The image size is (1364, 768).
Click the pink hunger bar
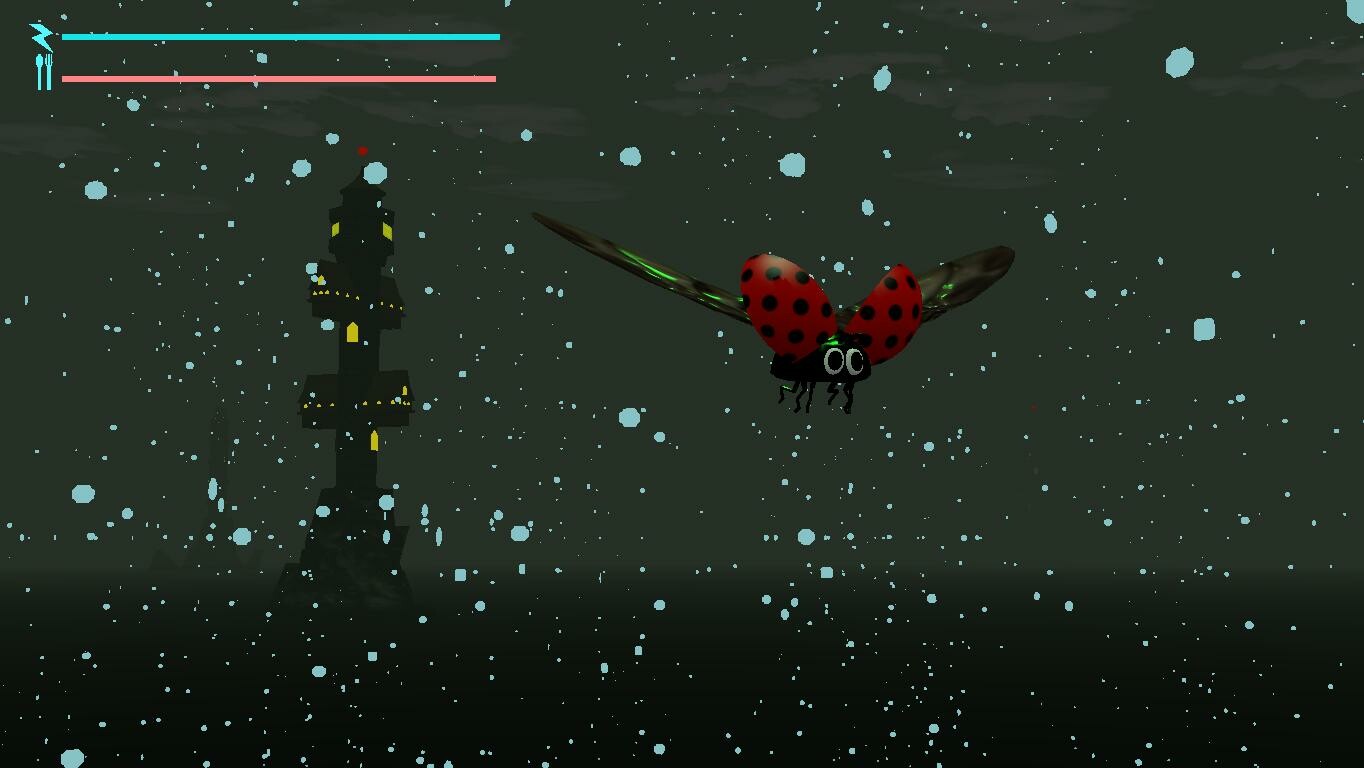click(280, 76)
